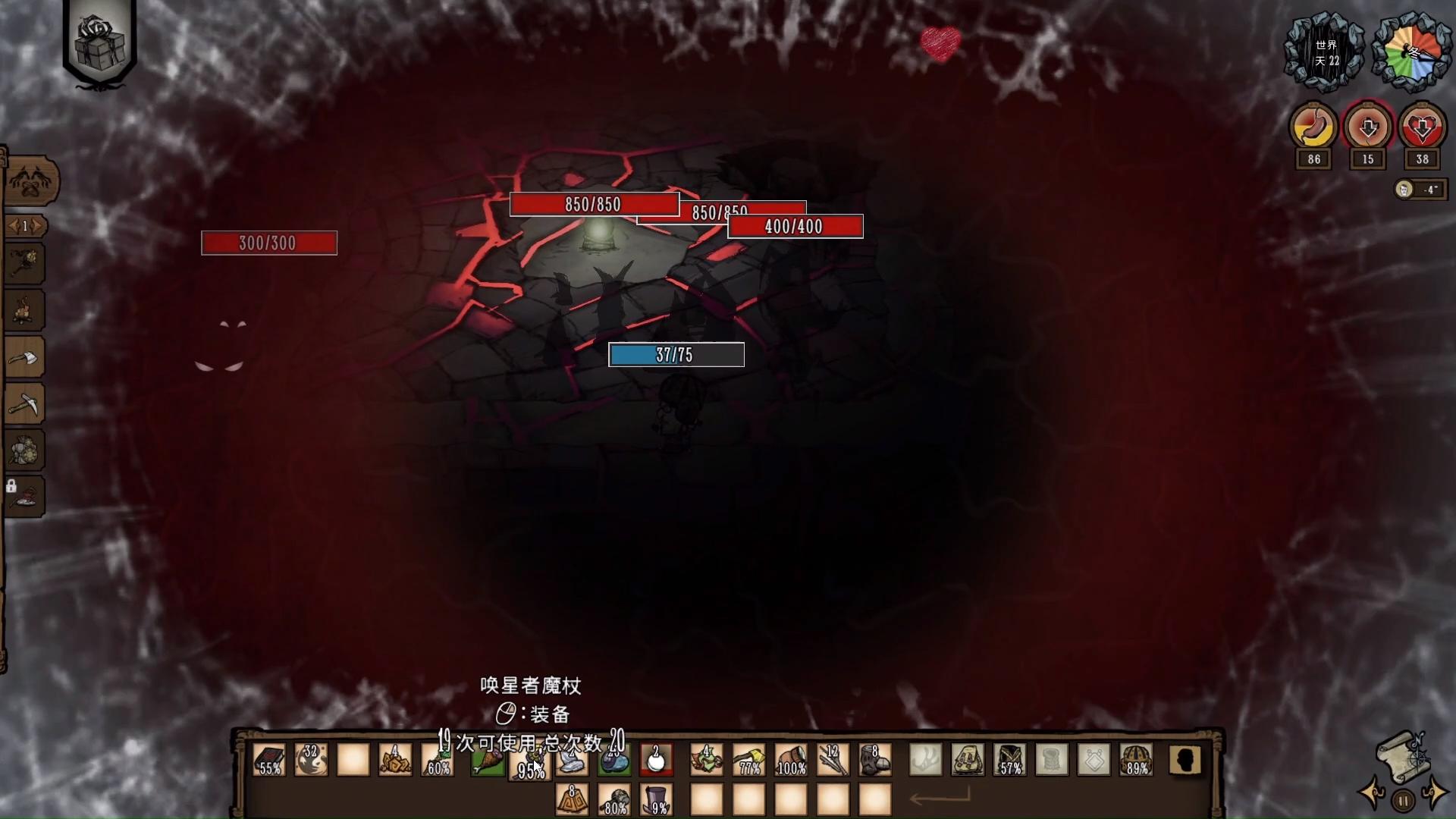Image resolution: width=1456 pixels, height=819 pixels.
Task: Craft the campfire from pinned recipes
Action: click(27, 310)
